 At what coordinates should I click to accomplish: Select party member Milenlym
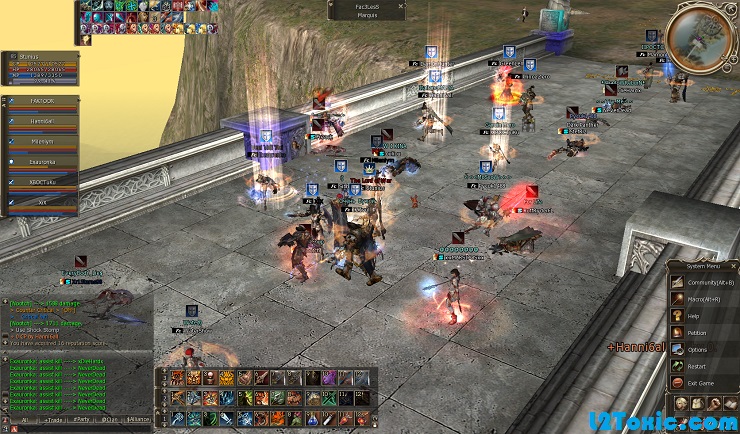pyautogui.click(x=42, y=142)
